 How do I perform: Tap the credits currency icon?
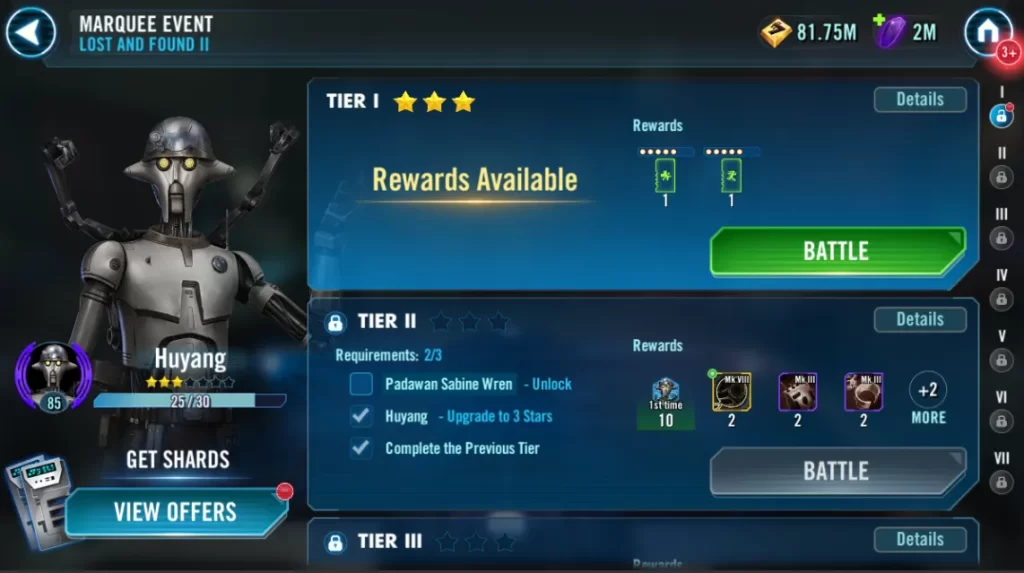pos(776,32)
